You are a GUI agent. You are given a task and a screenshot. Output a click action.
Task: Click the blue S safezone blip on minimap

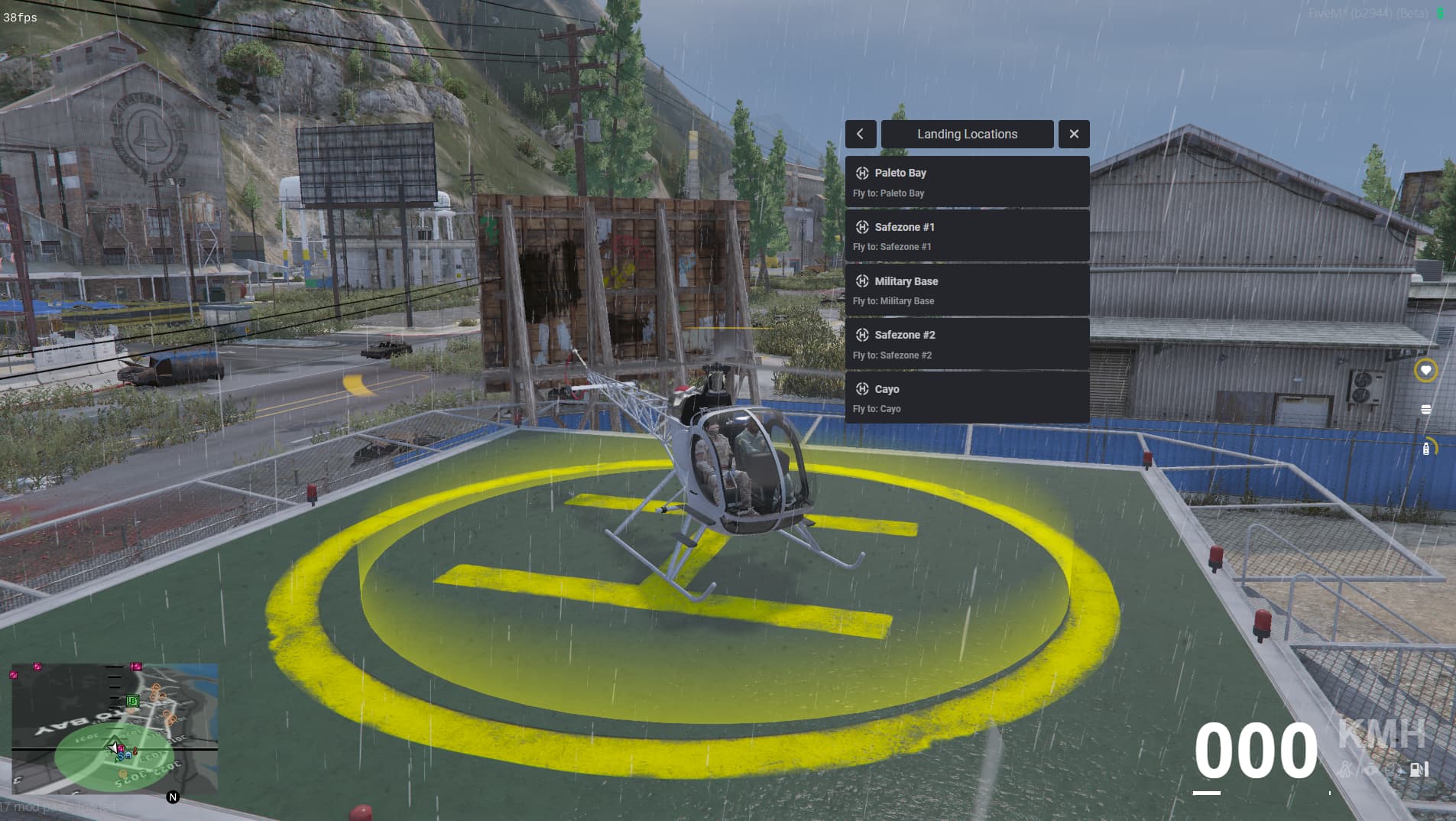pos(120,756)
